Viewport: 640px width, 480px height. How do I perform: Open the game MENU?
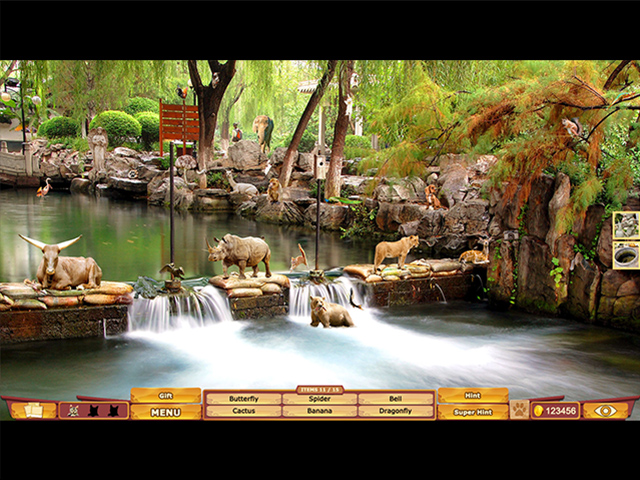(x=166, y=411)
